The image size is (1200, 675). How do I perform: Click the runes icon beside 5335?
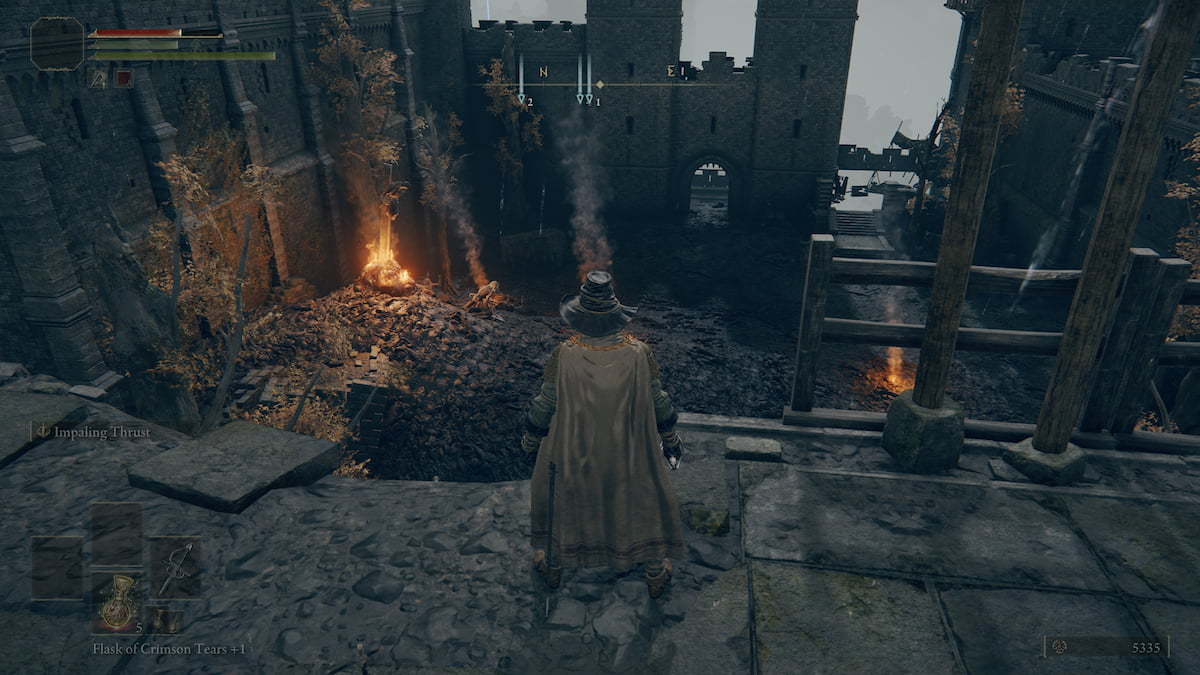(x=1060, y=647)
